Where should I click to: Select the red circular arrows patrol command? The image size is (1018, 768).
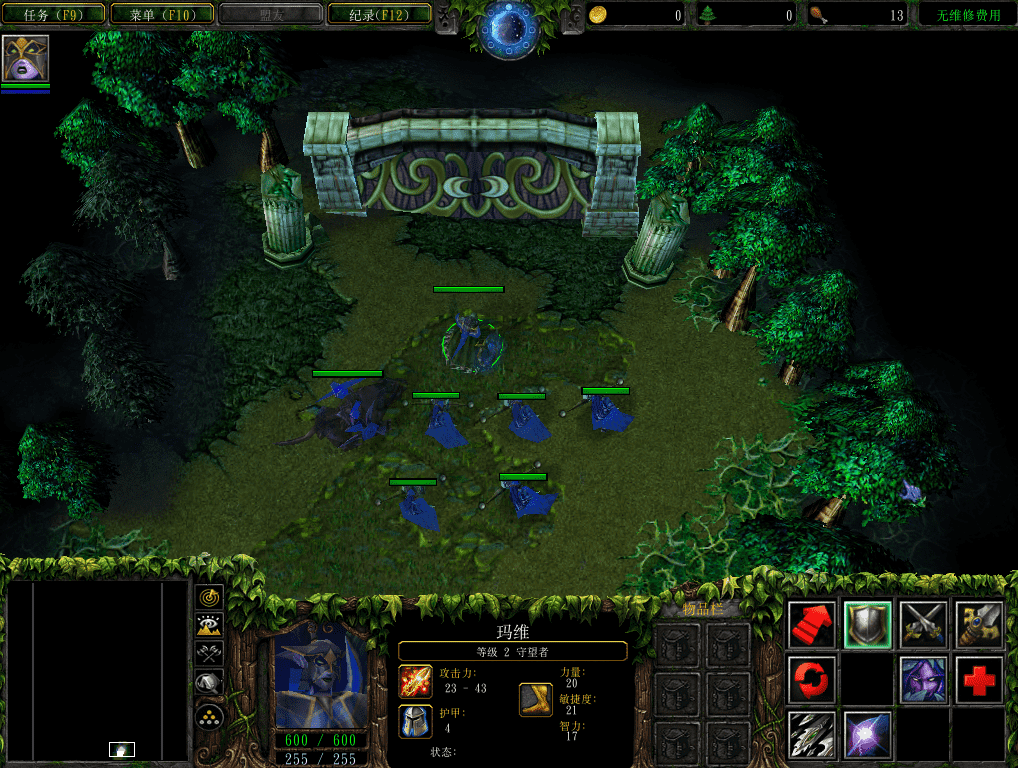click(812, 680)
